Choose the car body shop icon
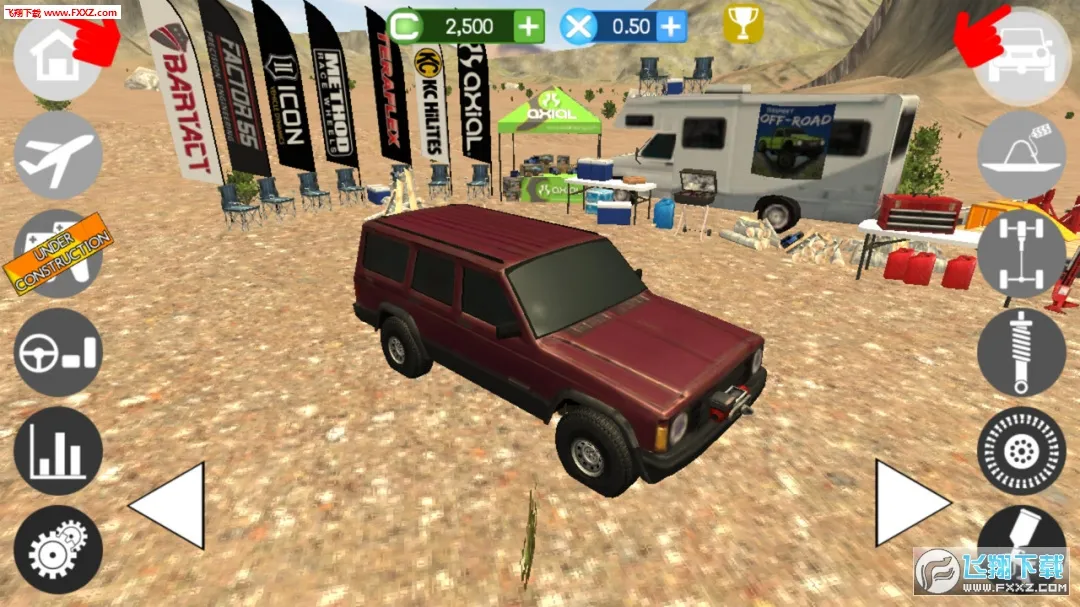Image resolution: width=1080 pixels, height=607 pixels. coord(1021,155)
